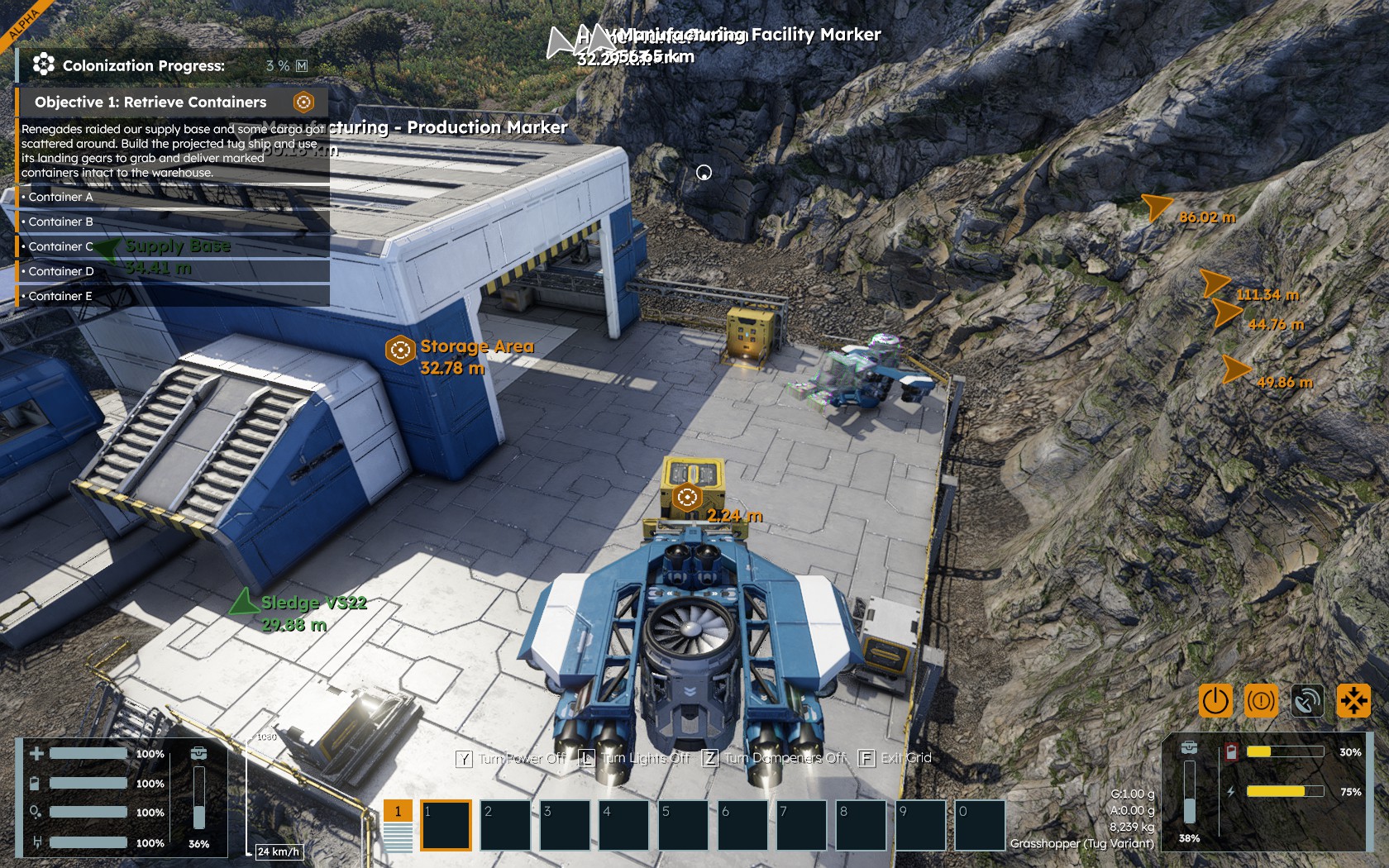Select Container D objective row
The height and width of the screenshot is (868, 1389).
pos(61,271)
